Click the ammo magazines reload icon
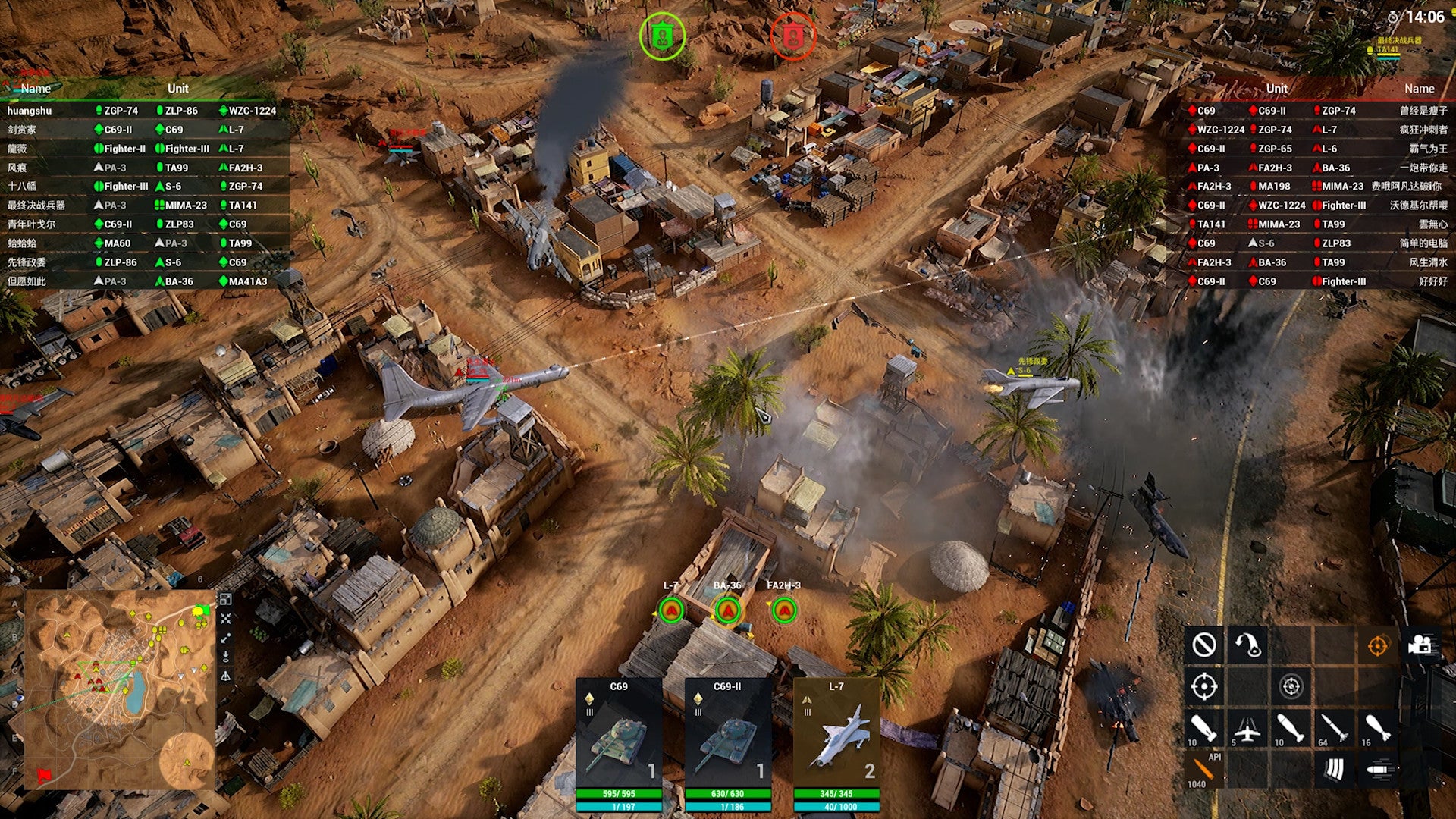Screen dimensions: 1456x819 click(1334, 770)
